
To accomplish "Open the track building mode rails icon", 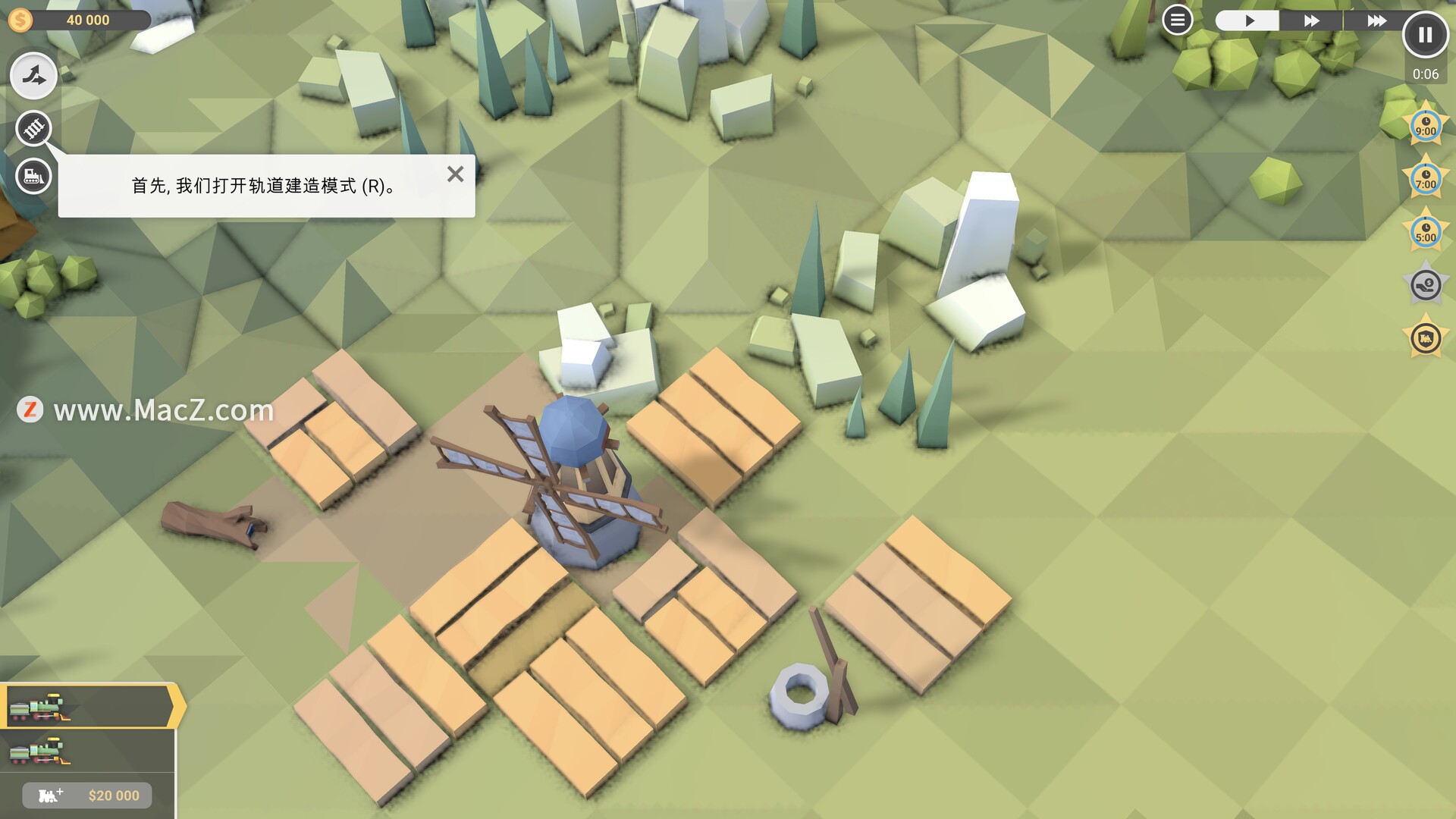I will coord(33,128).
